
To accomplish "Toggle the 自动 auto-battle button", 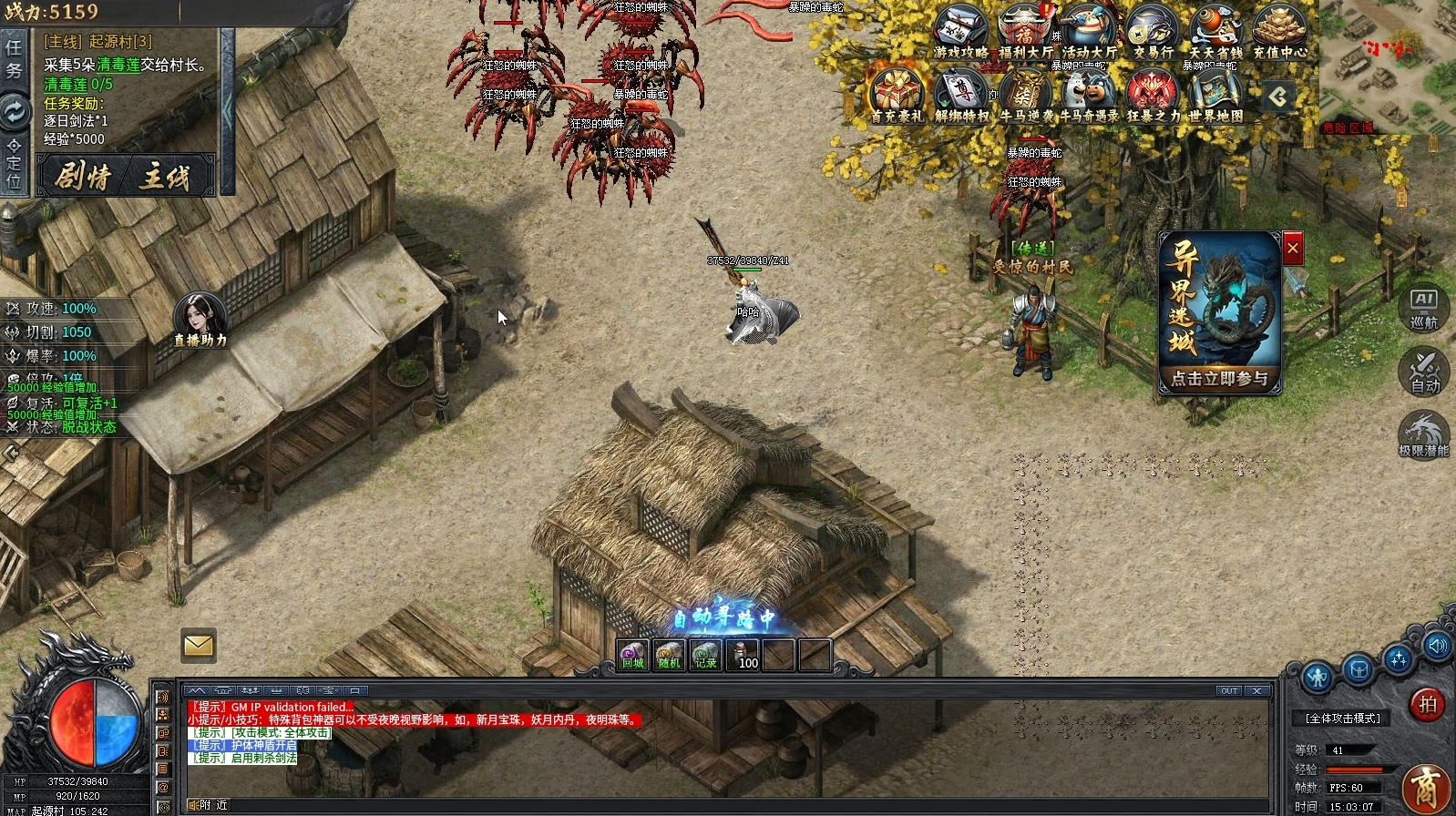I will (x=1423, y=372).
